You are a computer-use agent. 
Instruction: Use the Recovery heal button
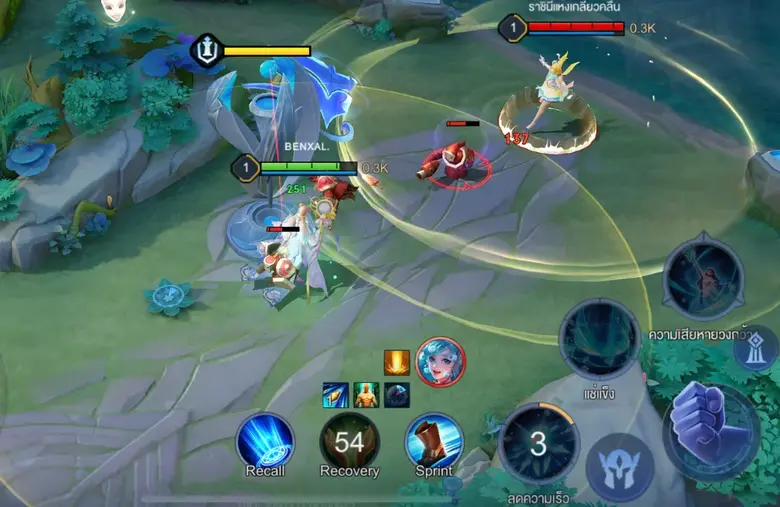click(x=349, y=441)
